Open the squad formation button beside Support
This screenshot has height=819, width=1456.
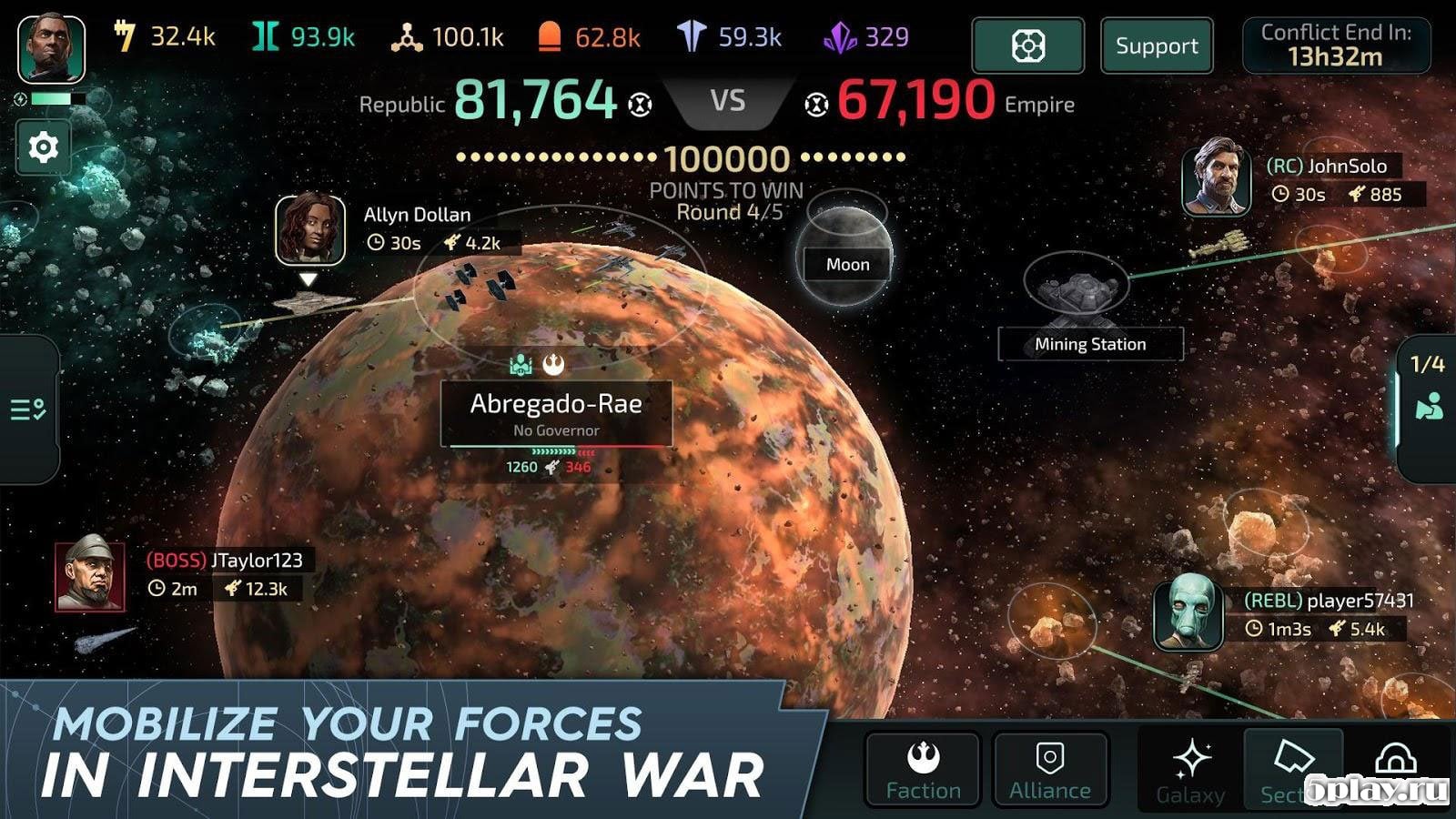pyautogui.click(x=1027, y=45)
